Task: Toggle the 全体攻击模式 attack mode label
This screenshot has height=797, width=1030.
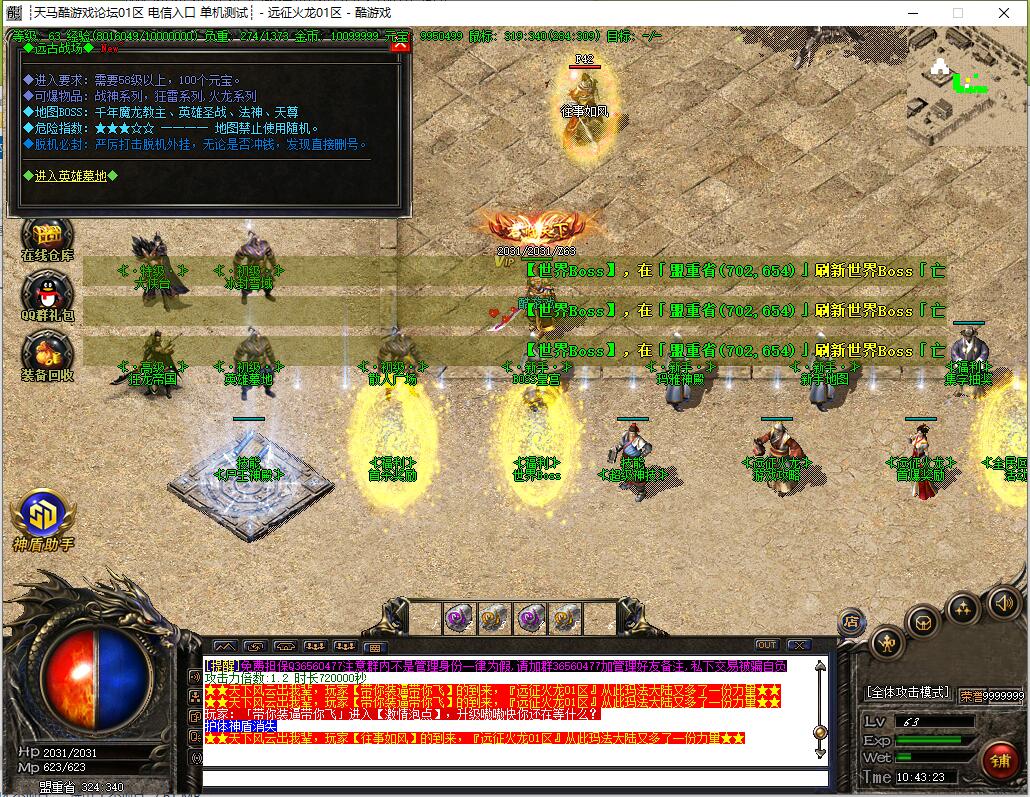Action: pos(906,692)
